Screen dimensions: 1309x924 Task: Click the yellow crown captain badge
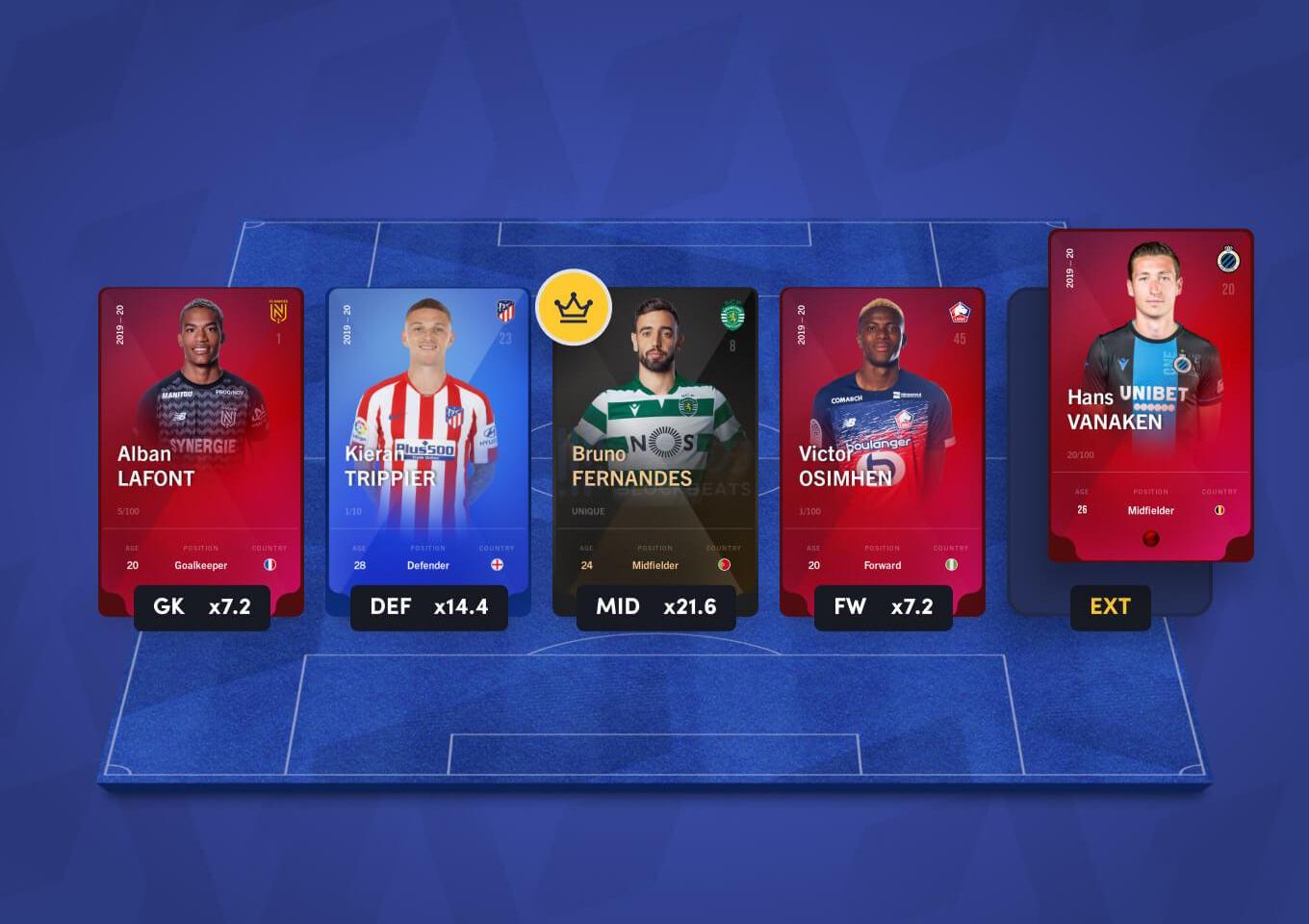(574, 307)
